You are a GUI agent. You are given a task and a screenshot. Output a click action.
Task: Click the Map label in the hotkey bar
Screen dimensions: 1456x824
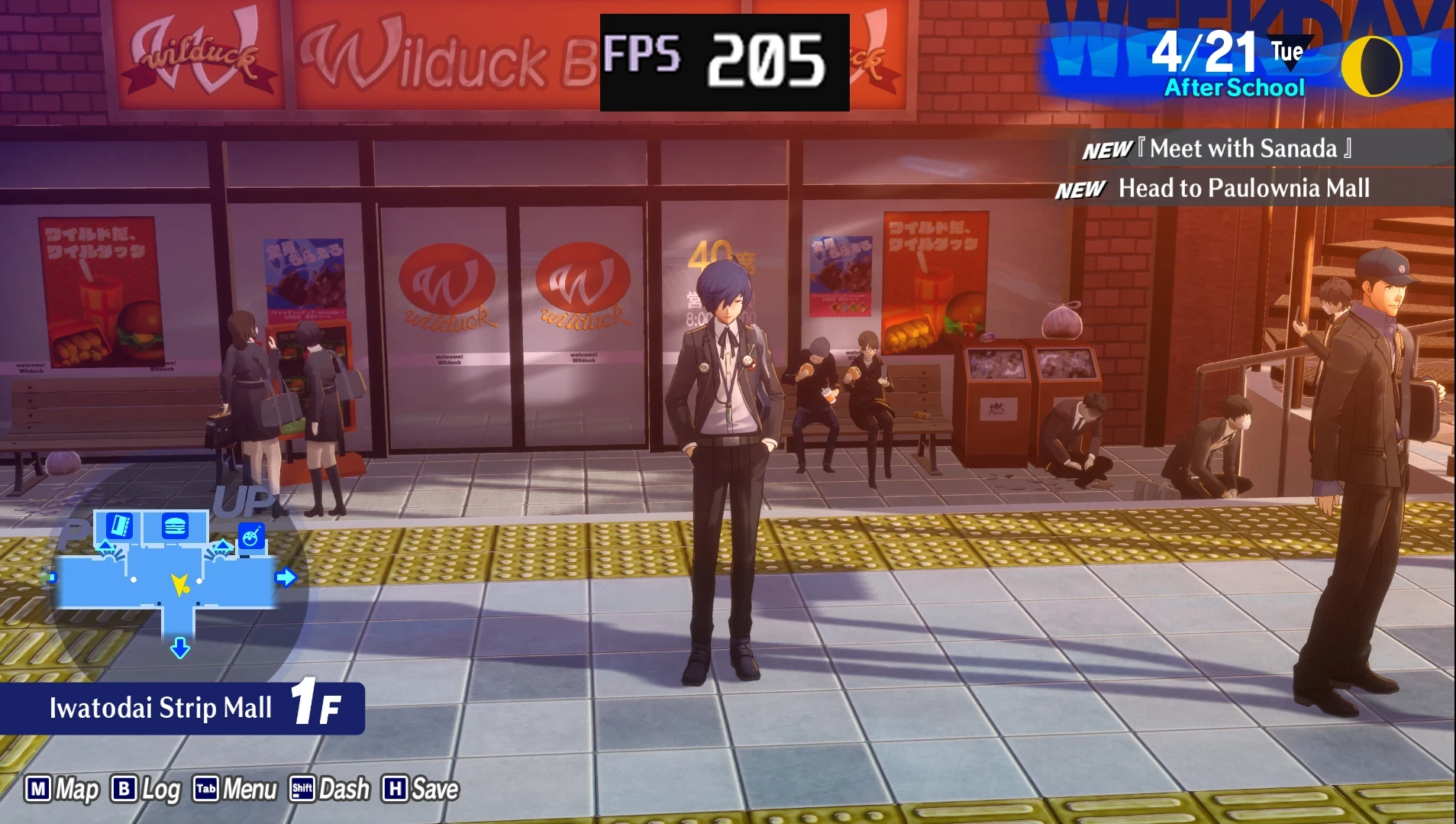(x=74, y=790)
